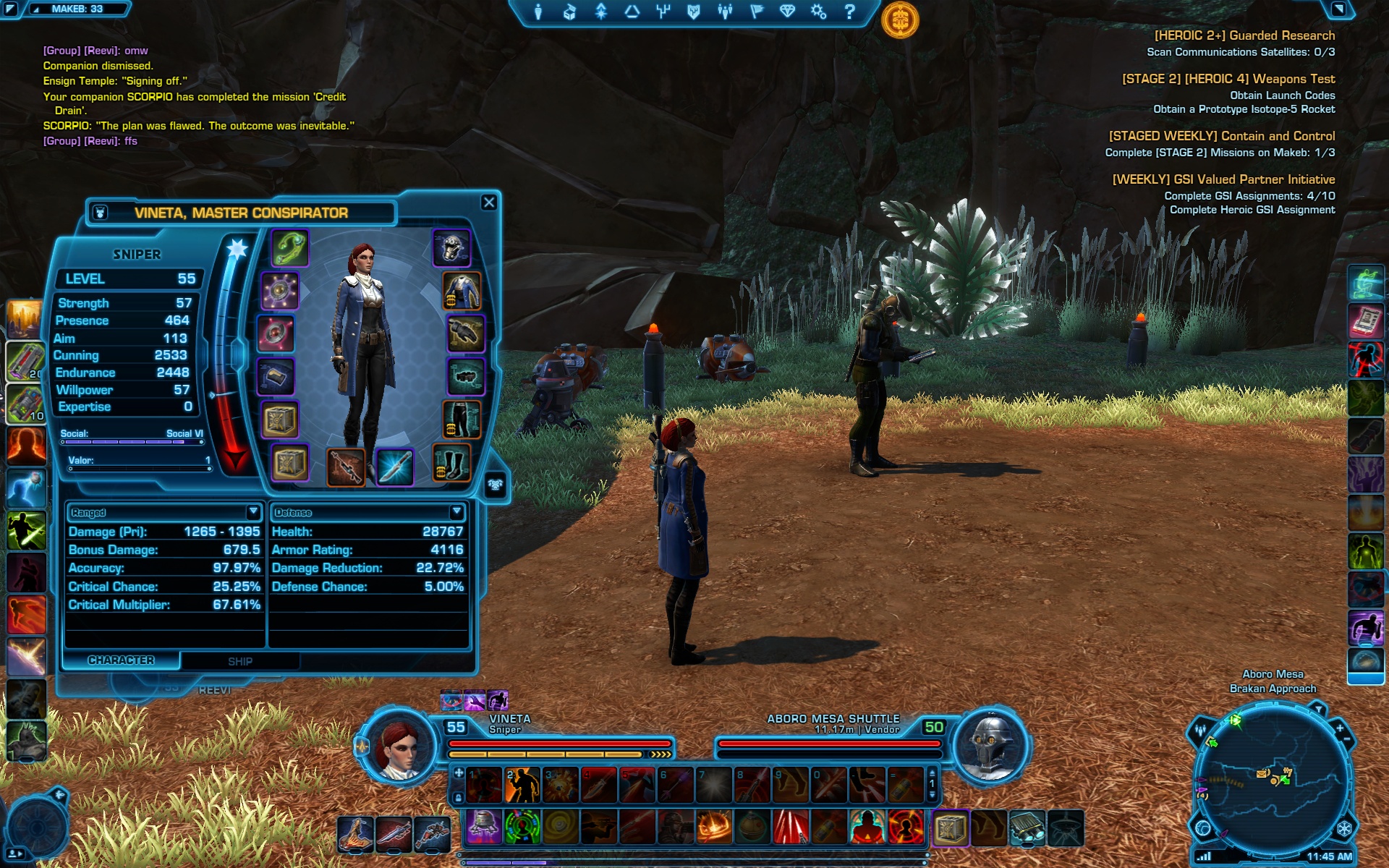Select the Guarded Research heroic mission tracker
This screenshot has width=1389, height=868.
(1244, 35)
